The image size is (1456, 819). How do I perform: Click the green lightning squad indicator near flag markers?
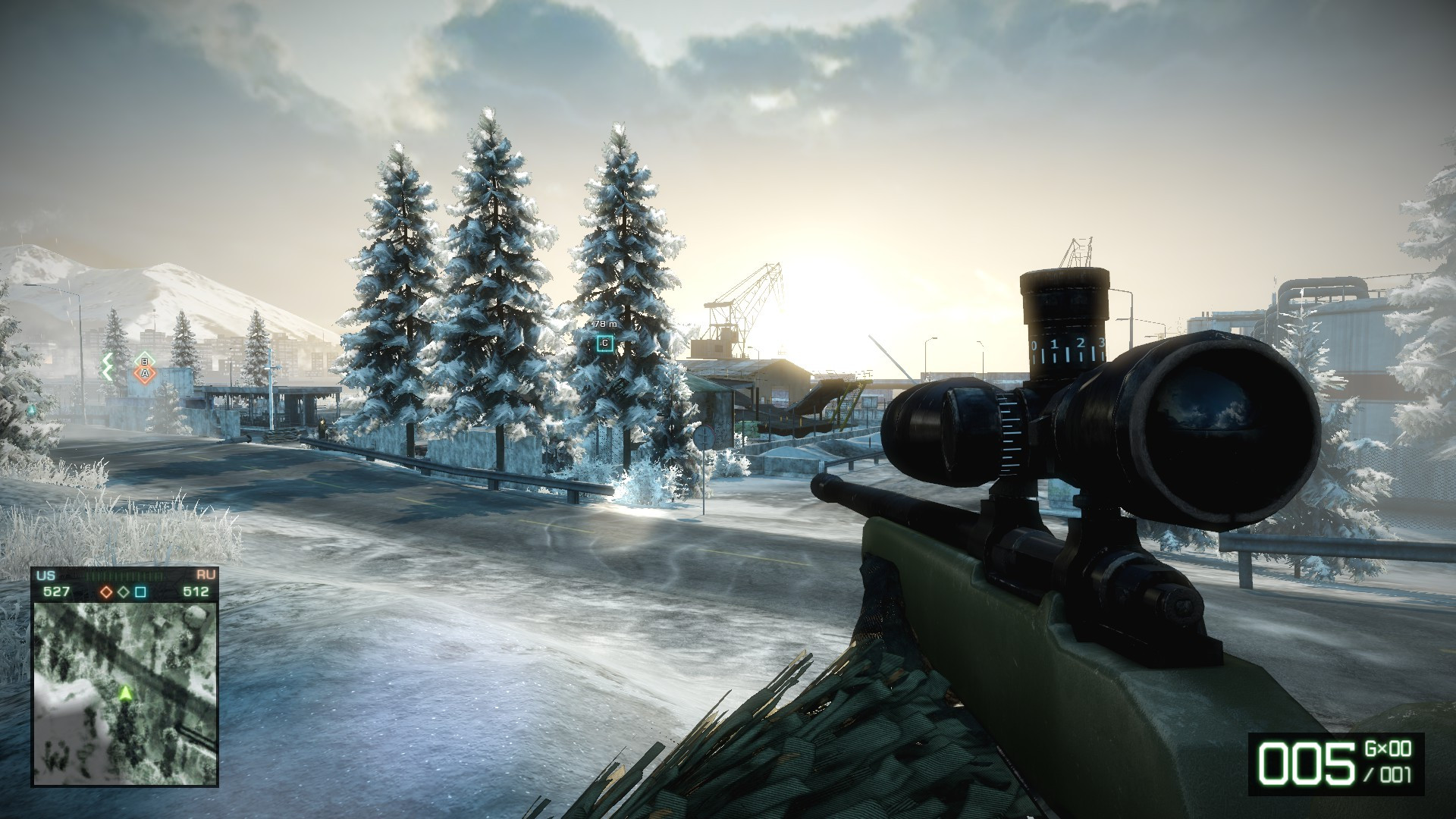(108, 366)
